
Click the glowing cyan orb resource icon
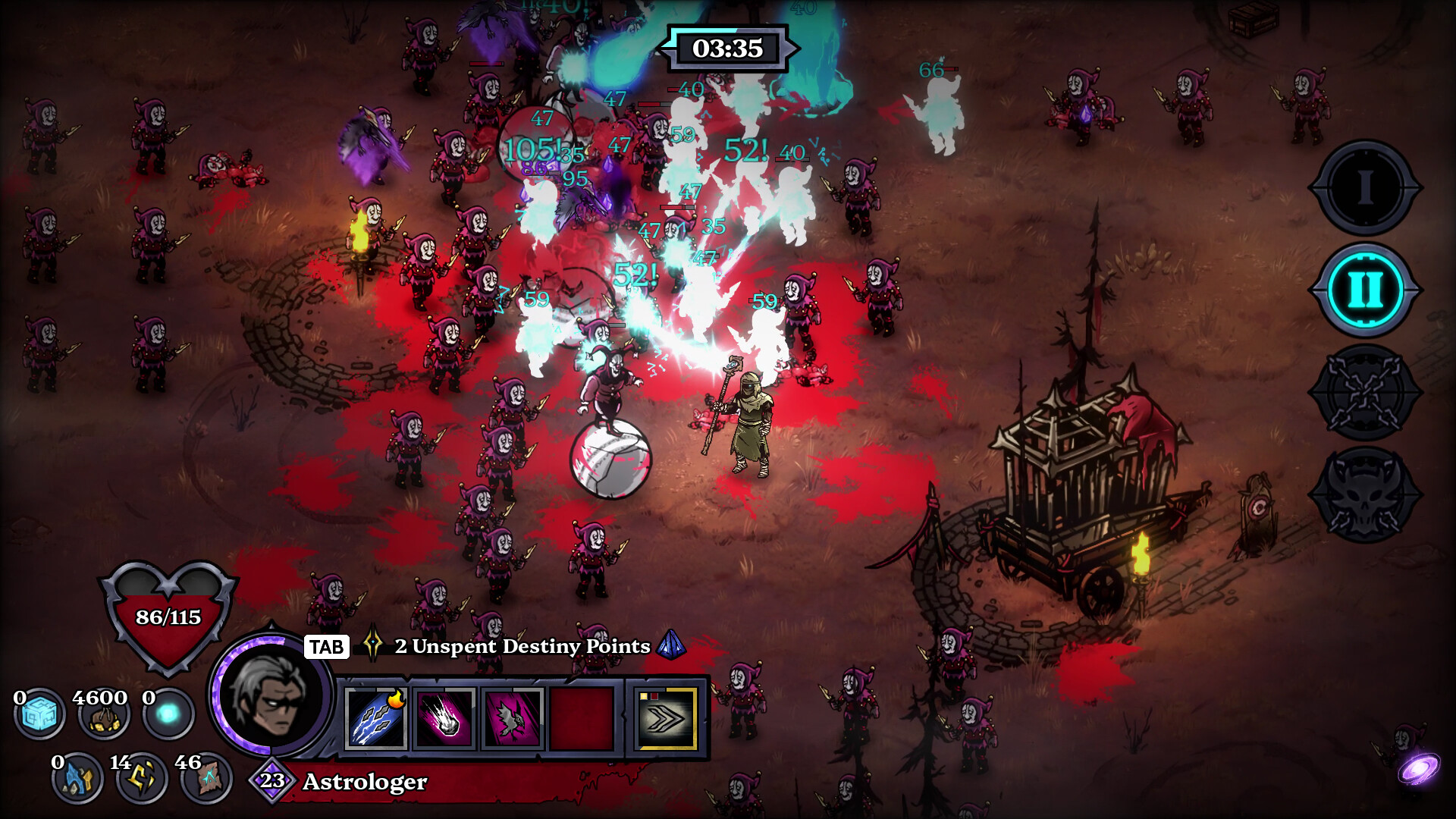click(168, 714)
